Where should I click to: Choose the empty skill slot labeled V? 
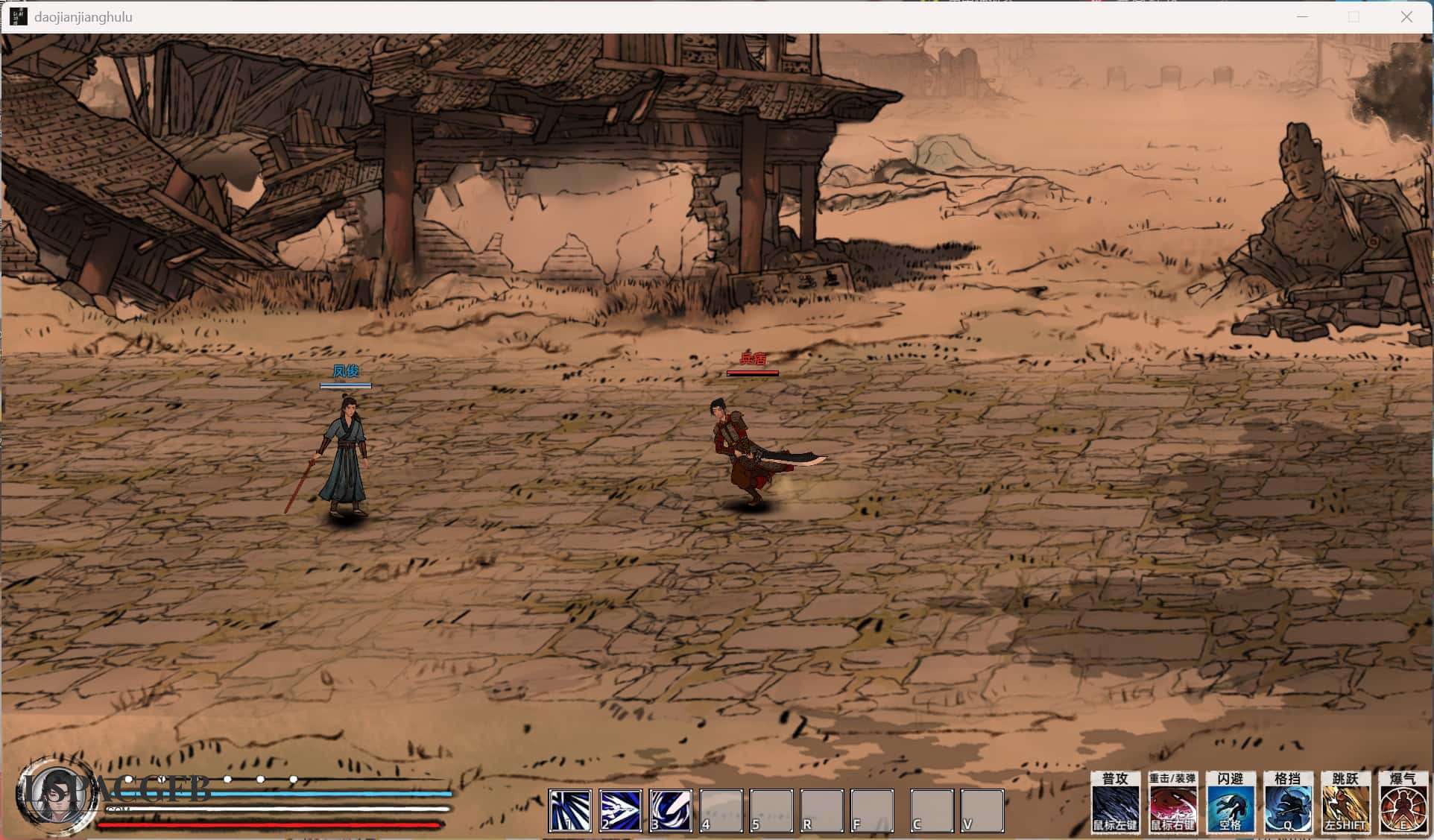982,810
